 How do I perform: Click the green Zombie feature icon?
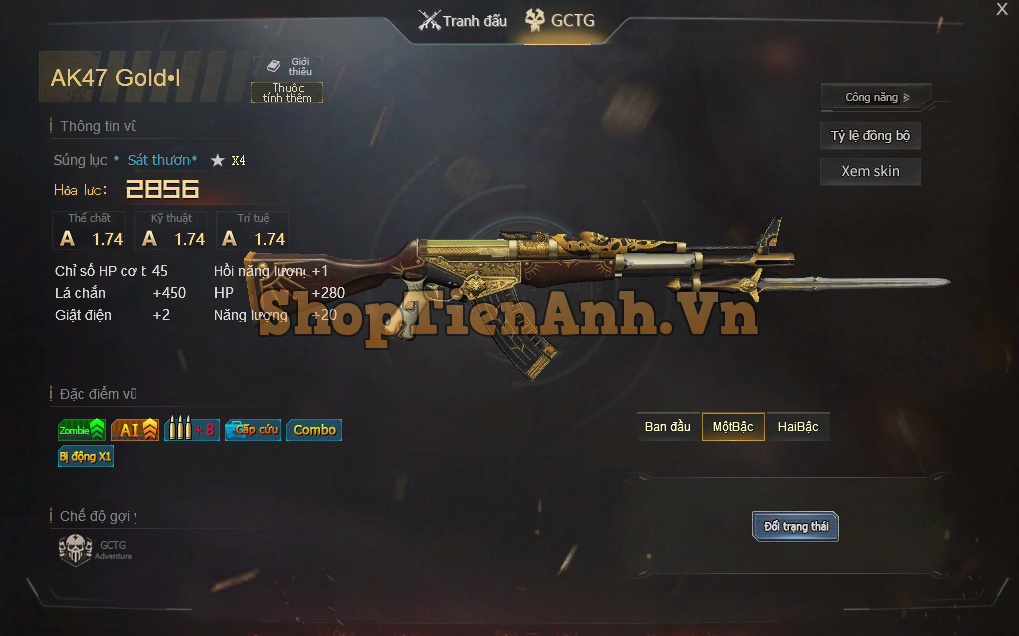81,430
